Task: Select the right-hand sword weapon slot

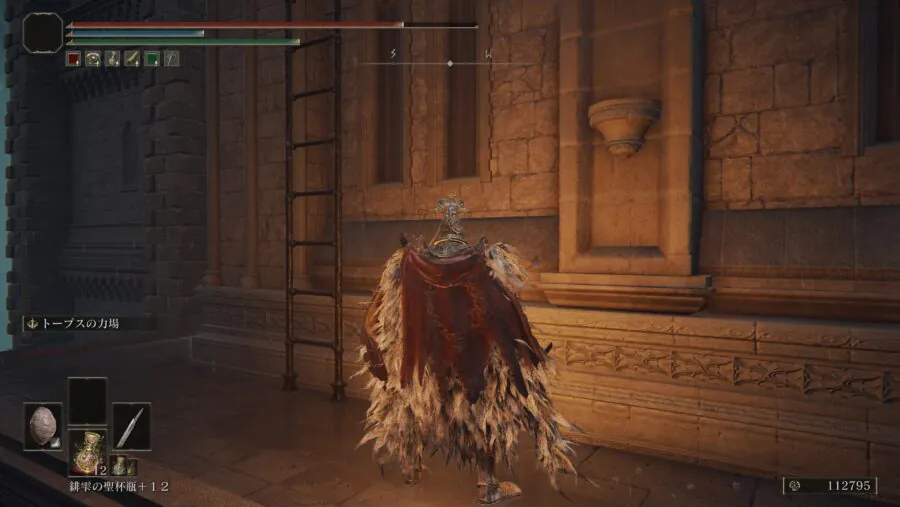Action: (131, 426)
